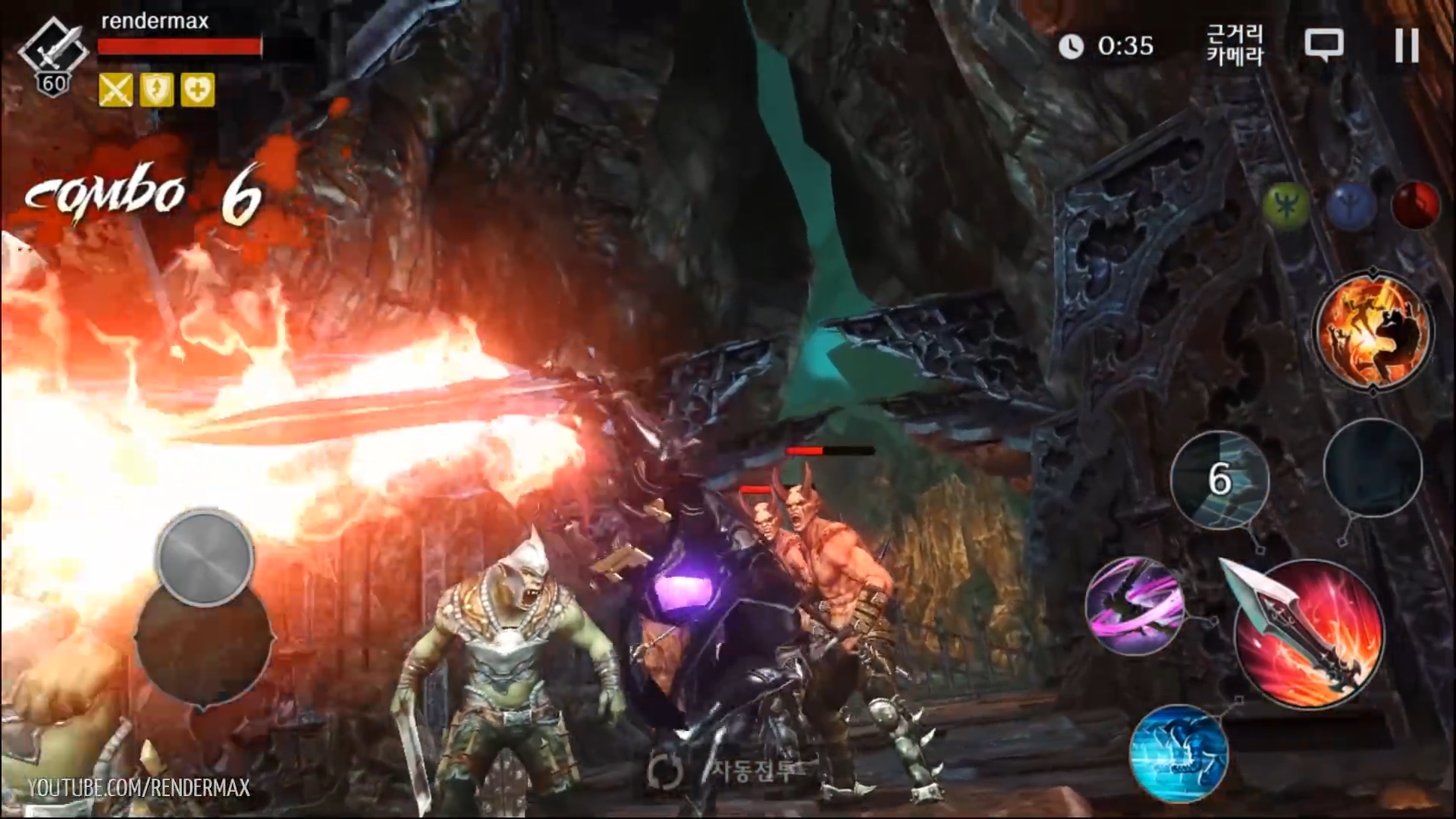Click the sword class portrait icon
The width and height of the screenshot is (1456, 819).
[x=53, y=53]
